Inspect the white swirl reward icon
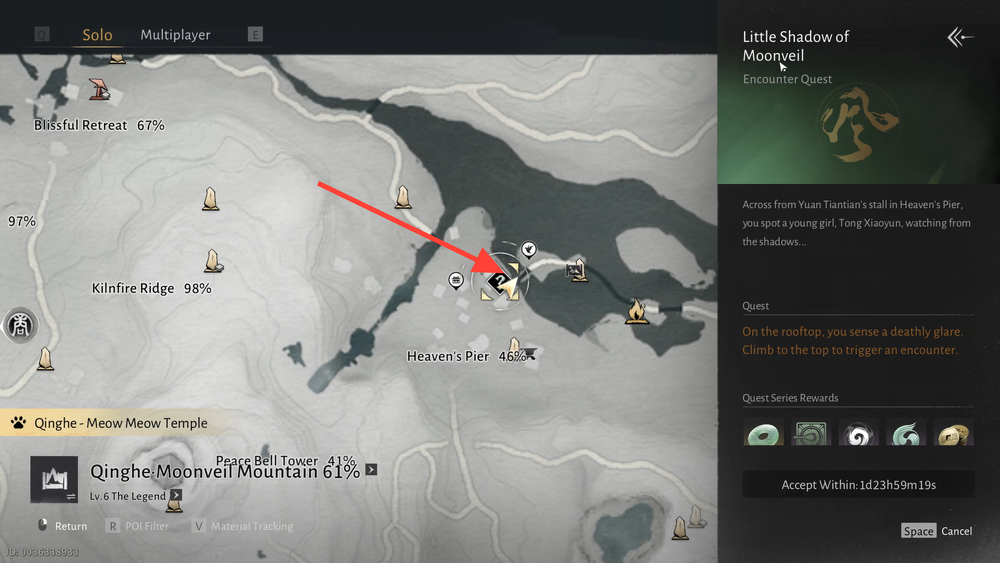1000x563 pixels. tap(858, 433)
